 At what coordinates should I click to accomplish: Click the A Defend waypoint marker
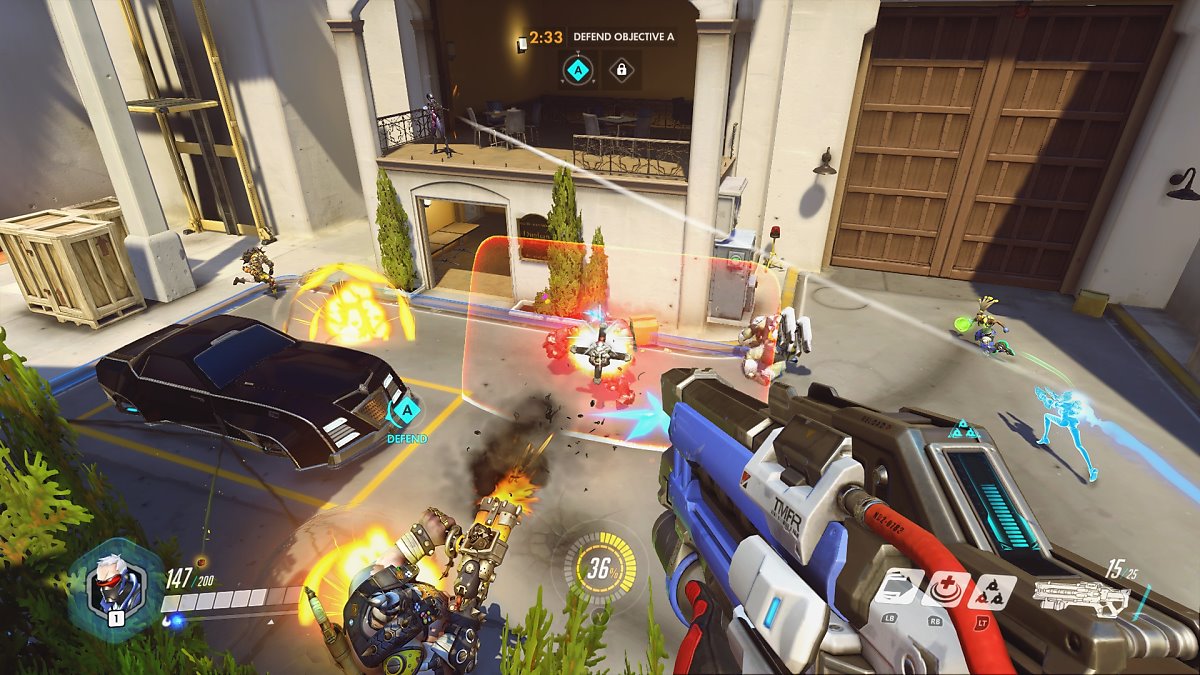(405, 412)
